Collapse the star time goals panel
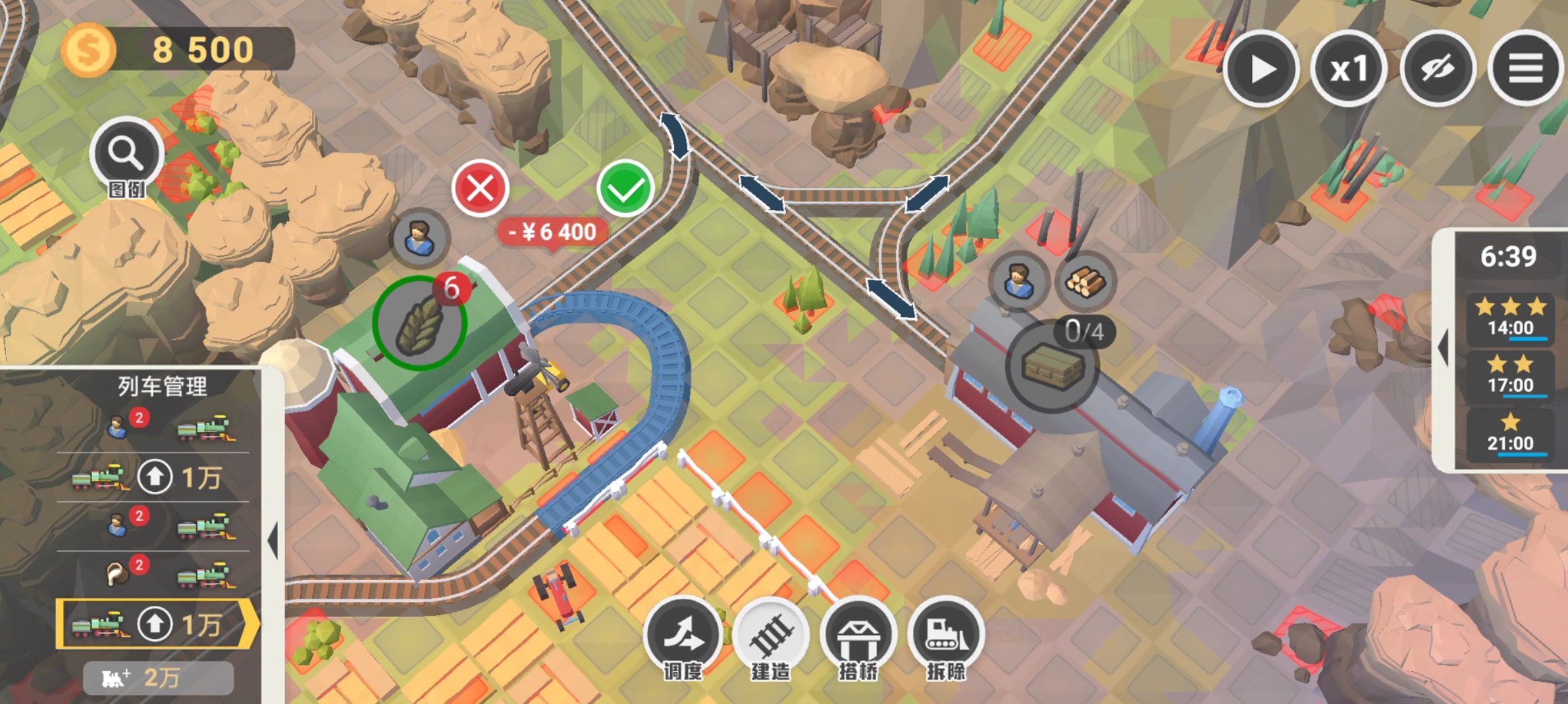 click(1444, 348)
